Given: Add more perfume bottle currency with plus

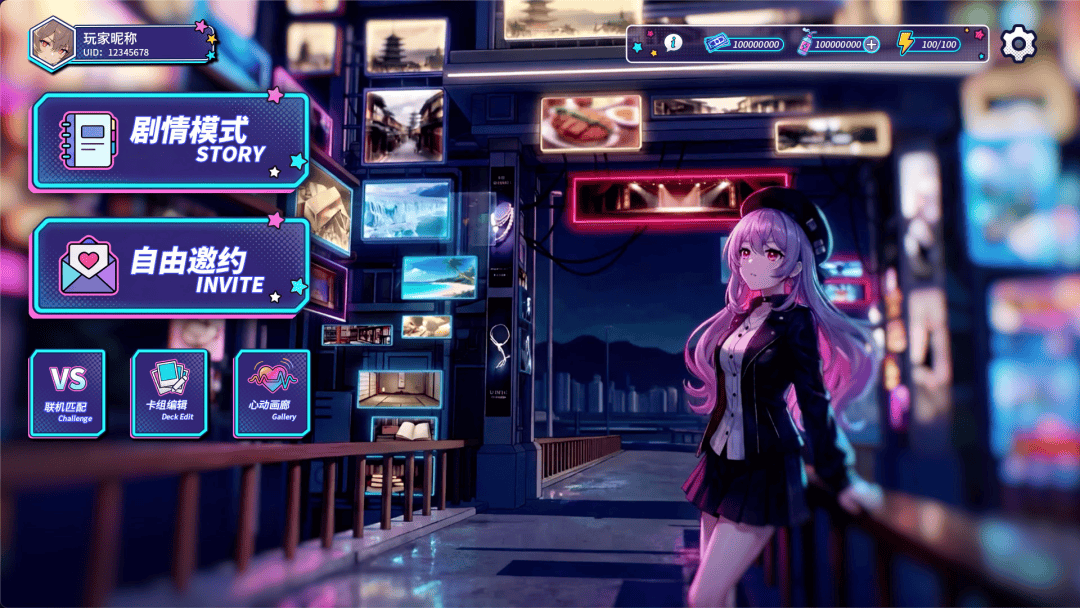Looking at the screenshot, I should [x=871, y=44].
